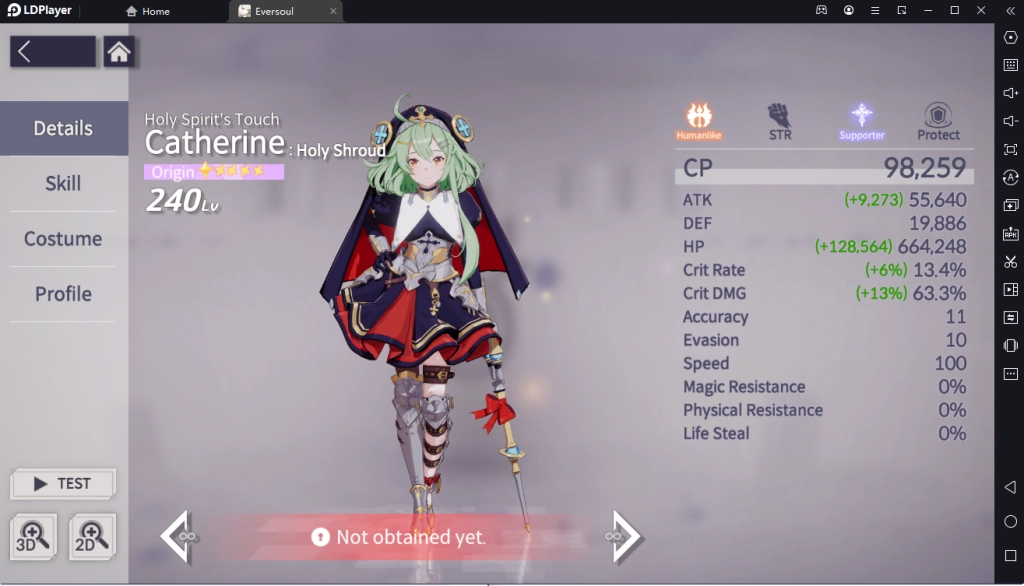Open the 2D illustration view
Screen dimensions: 1024x586
[x=92, y=536]
